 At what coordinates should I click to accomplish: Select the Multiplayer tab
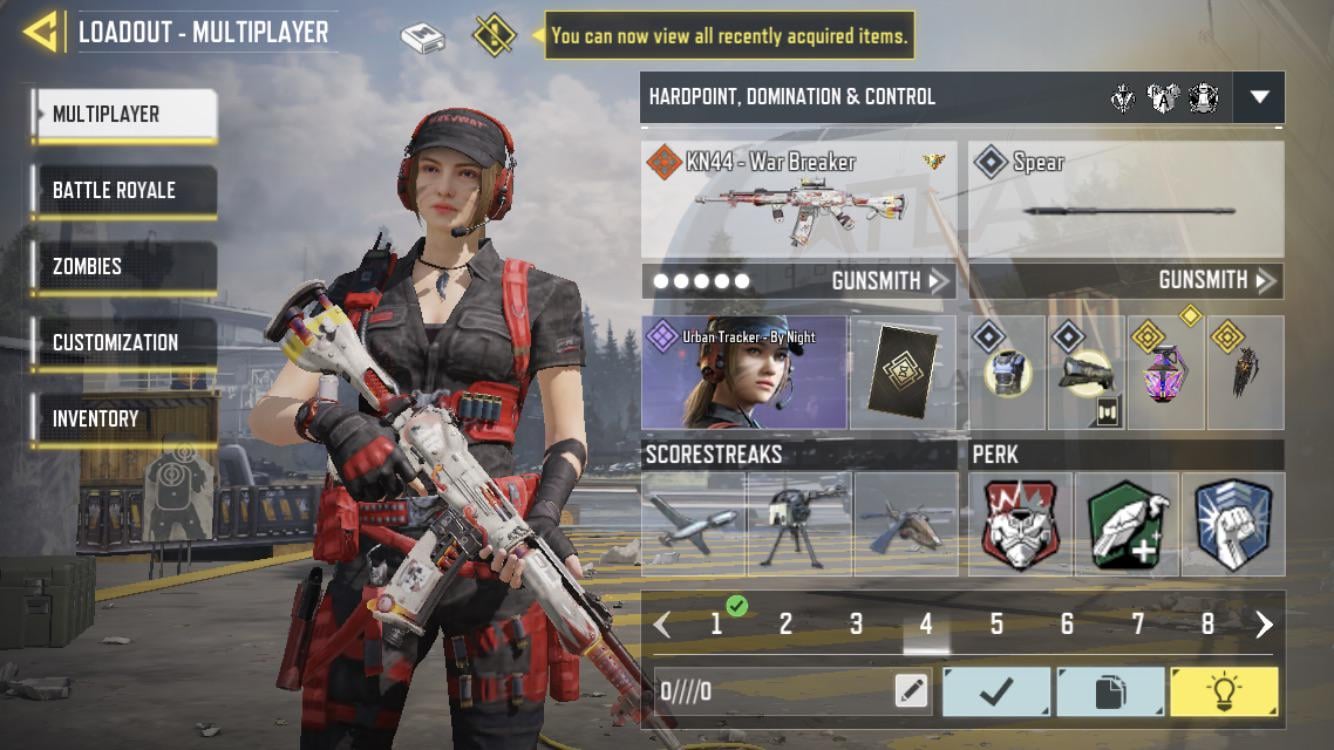coord(125,114)
